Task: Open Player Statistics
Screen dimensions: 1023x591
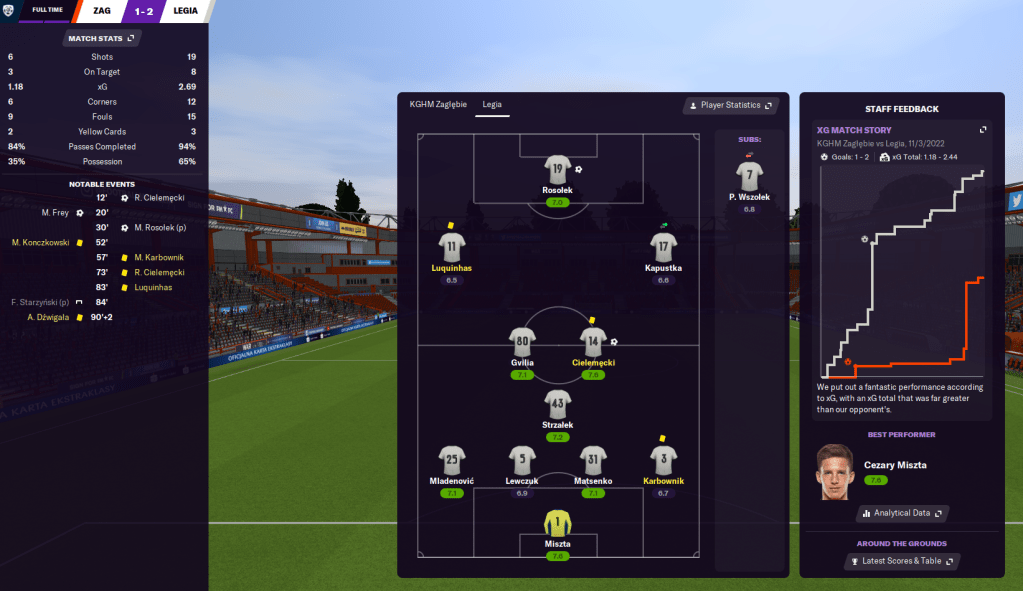Action: (729, 105)
